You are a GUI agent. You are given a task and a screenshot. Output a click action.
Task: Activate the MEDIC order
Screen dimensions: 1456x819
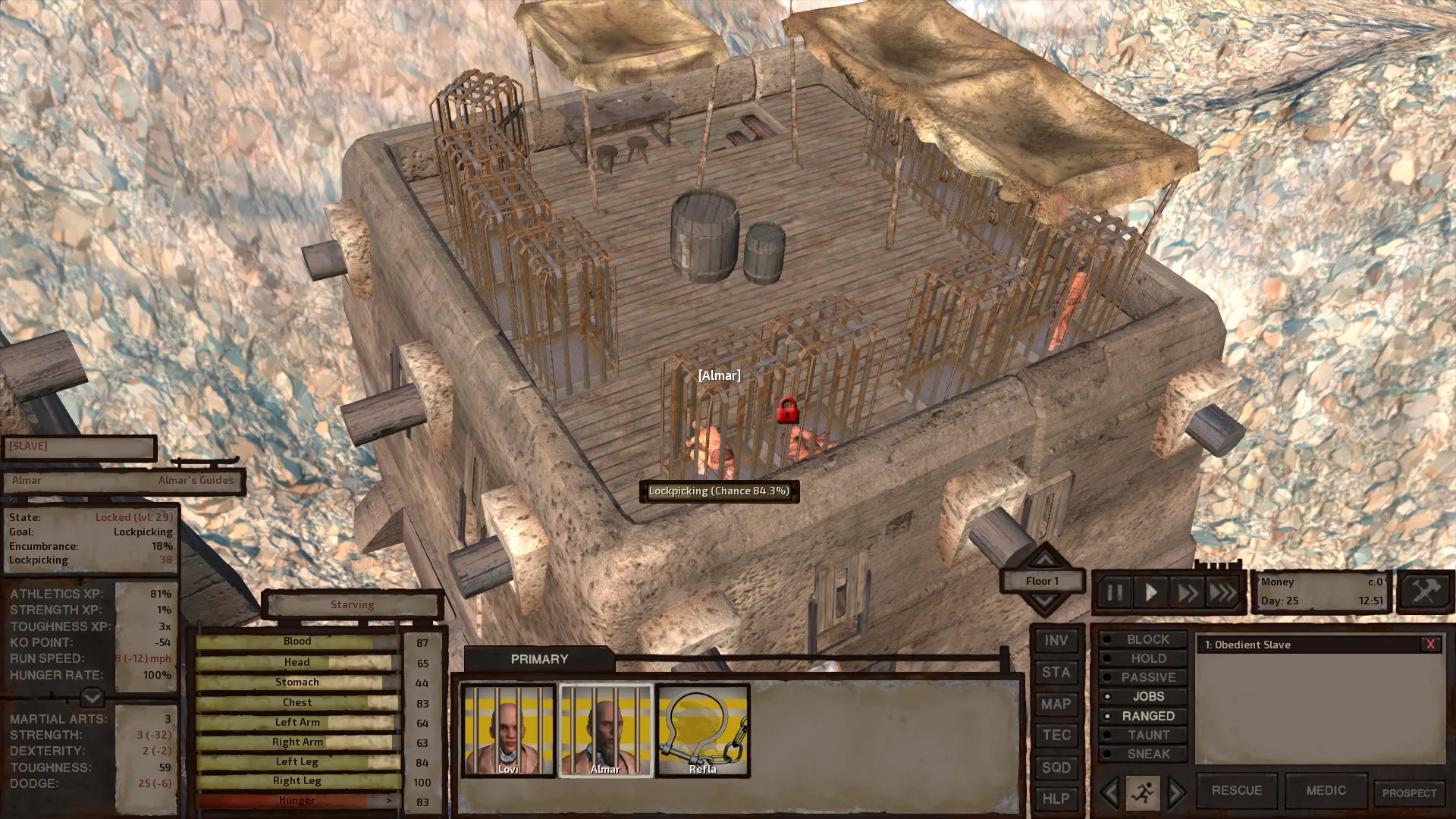(1326, 790)
